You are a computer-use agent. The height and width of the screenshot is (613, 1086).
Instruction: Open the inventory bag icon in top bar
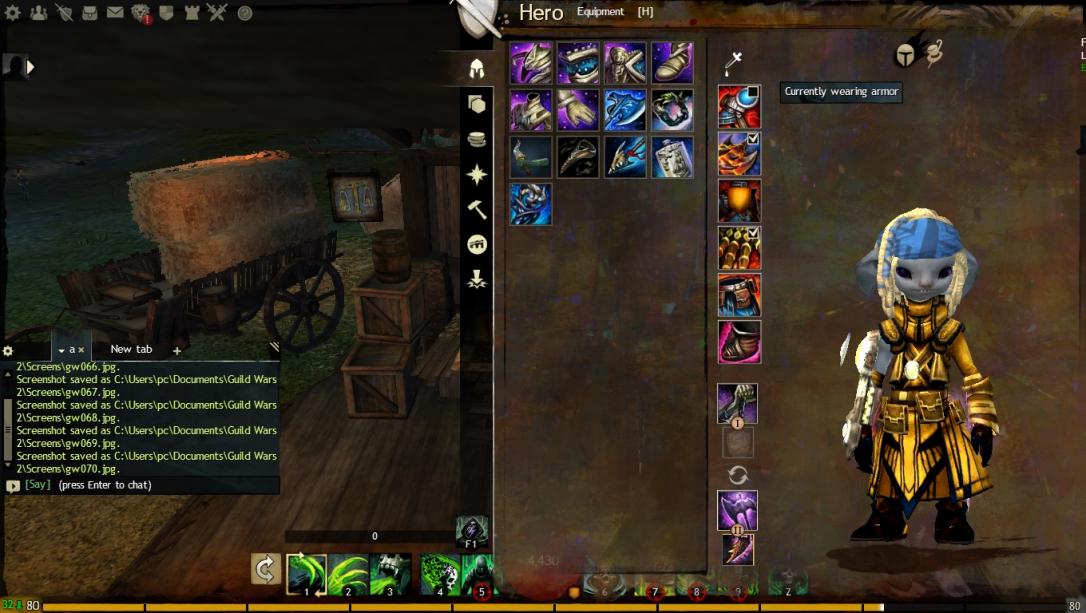[x=90, y=13]
